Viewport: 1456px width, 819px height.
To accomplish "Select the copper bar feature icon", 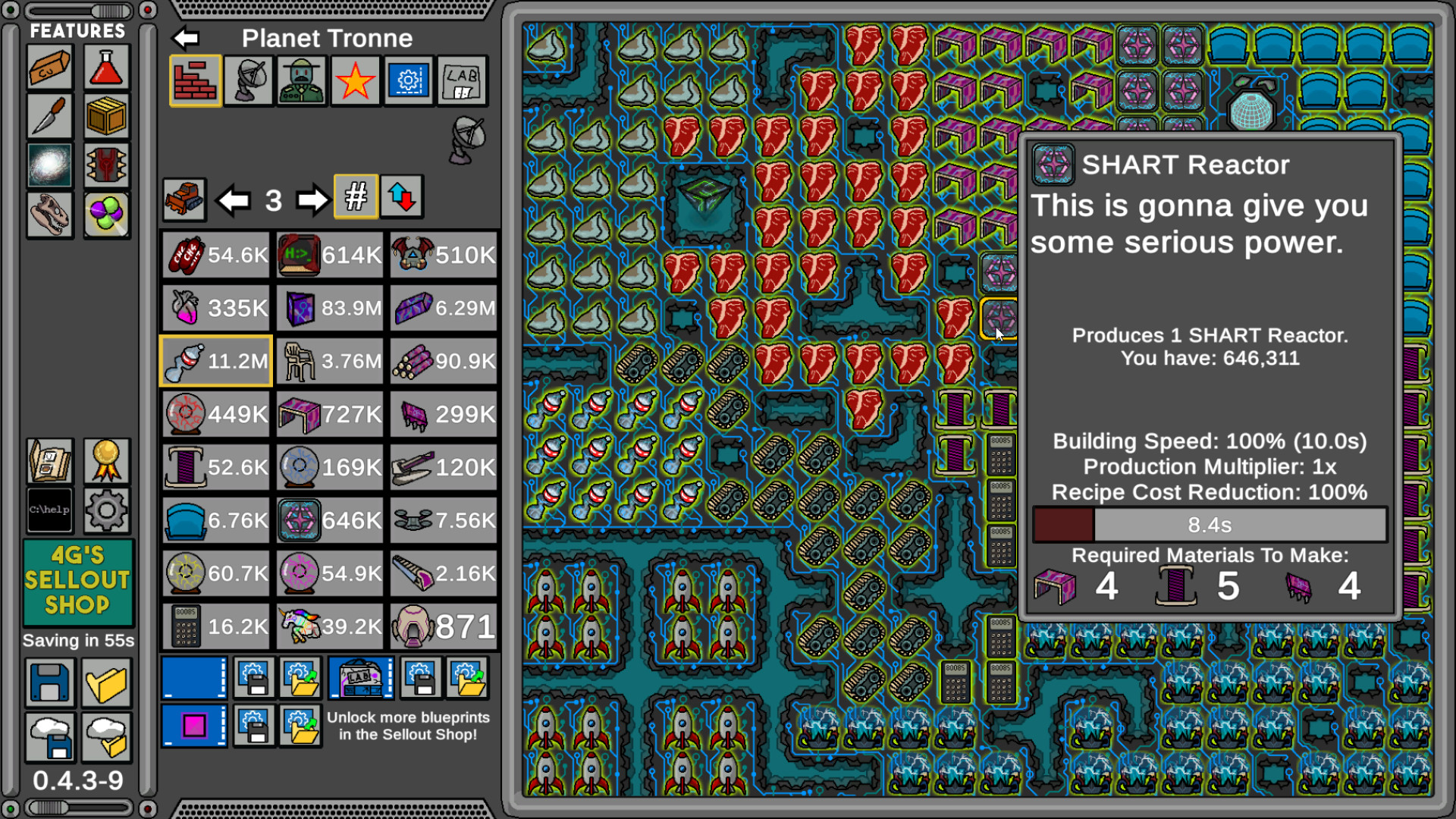I will tap(49, 67).
